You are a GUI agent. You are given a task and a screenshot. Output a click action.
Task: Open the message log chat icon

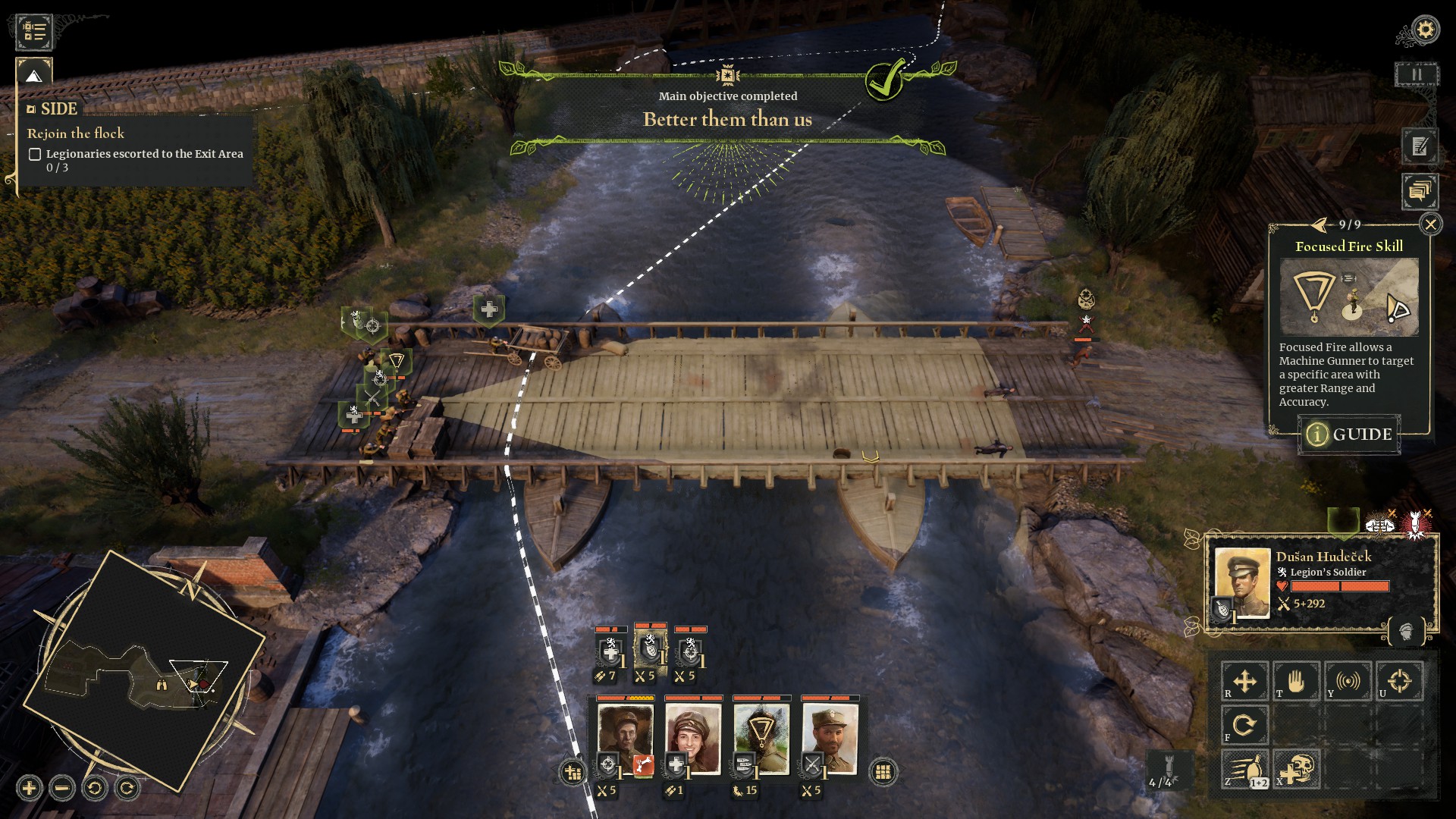1420,191
